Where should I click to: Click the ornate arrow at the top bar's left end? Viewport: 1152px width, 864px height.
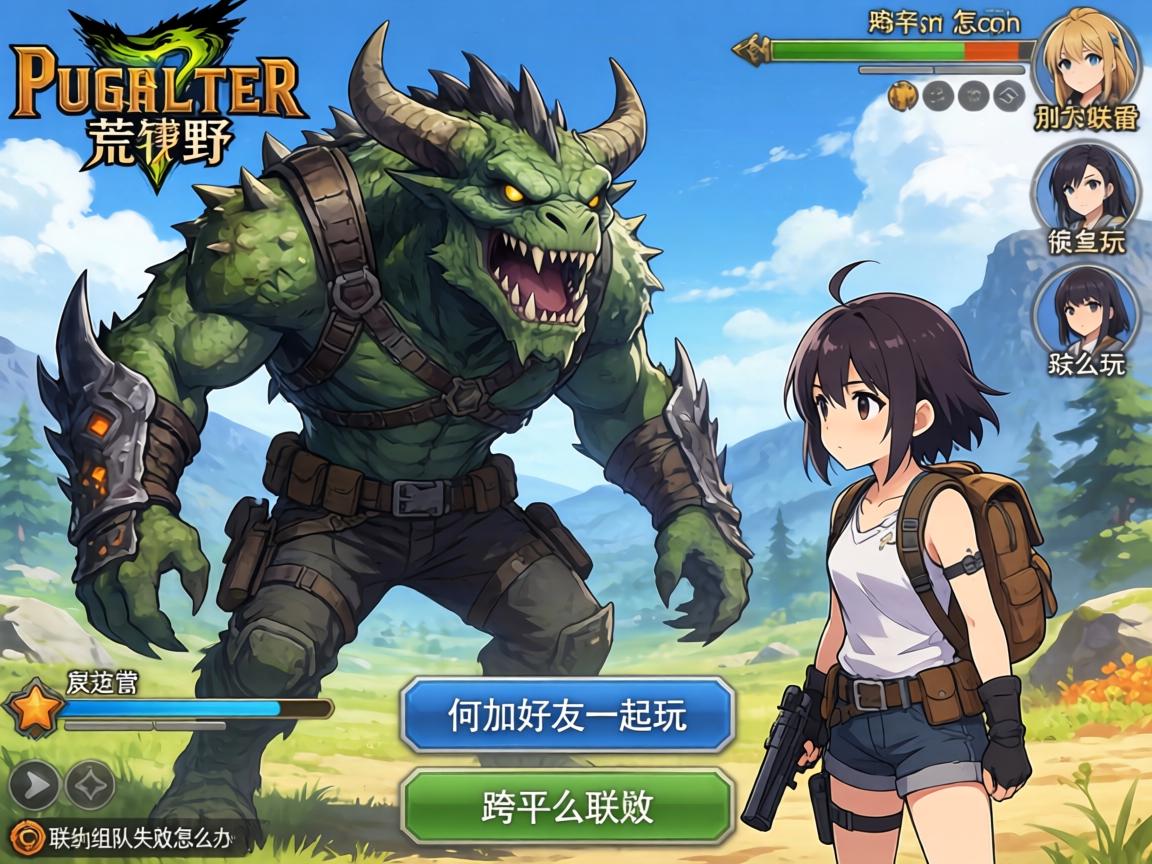coord(750,48)
